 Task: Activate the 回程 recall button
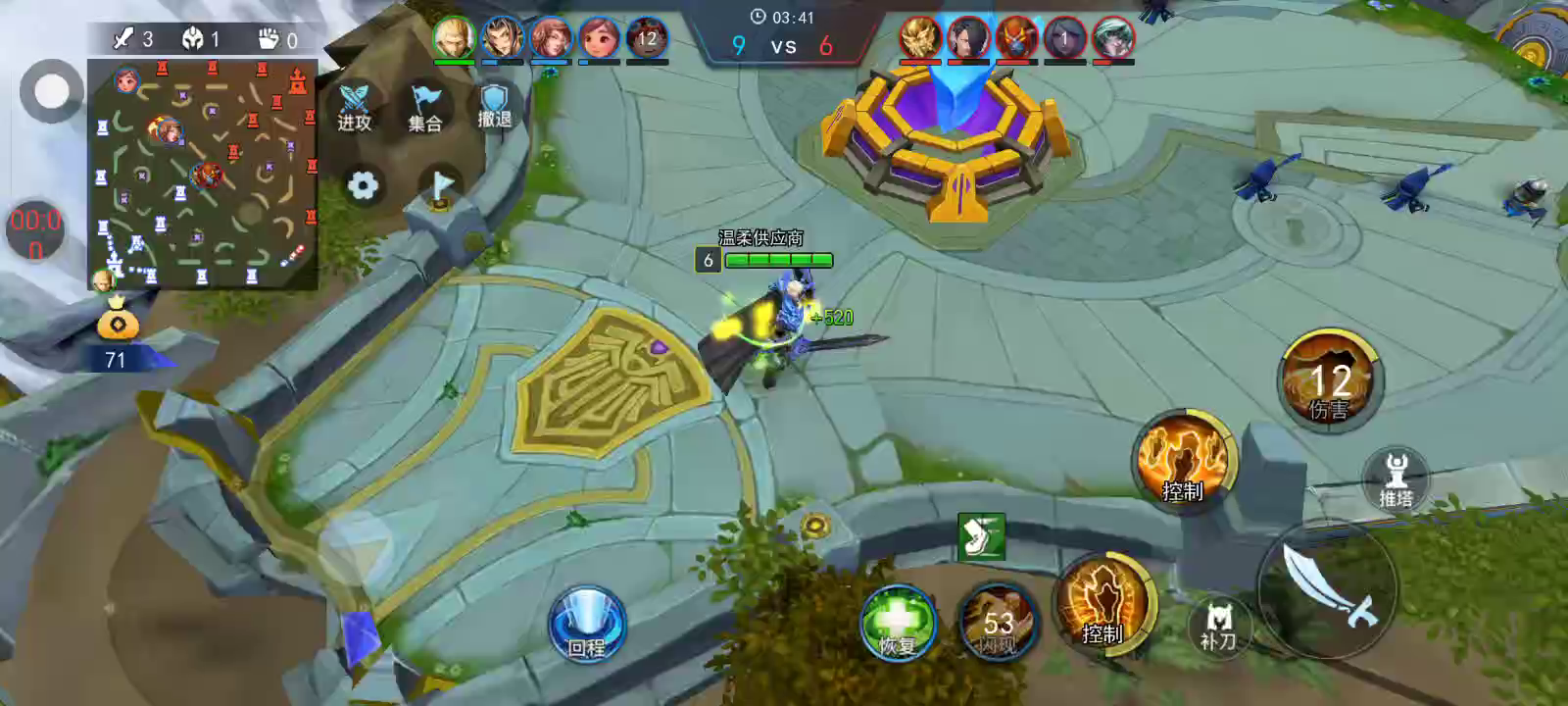(x=586, y=624)
